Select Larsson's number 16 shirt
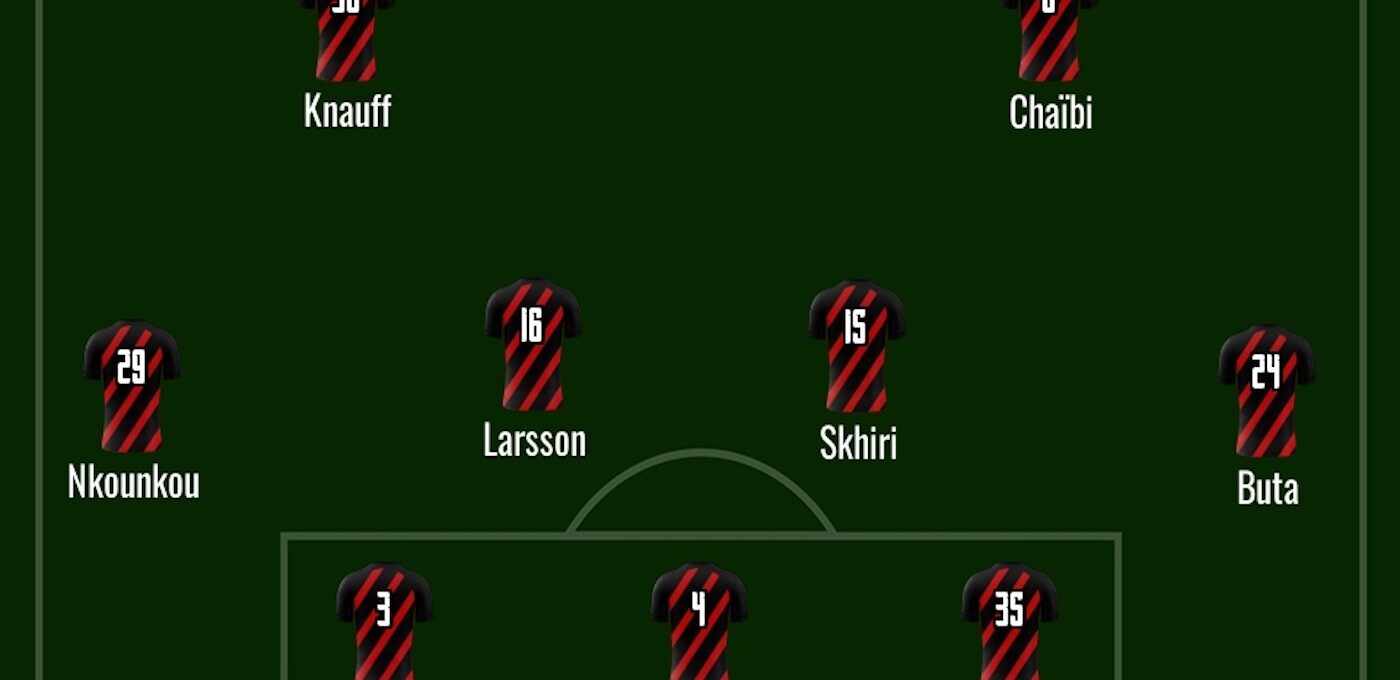 click(533, 343)
